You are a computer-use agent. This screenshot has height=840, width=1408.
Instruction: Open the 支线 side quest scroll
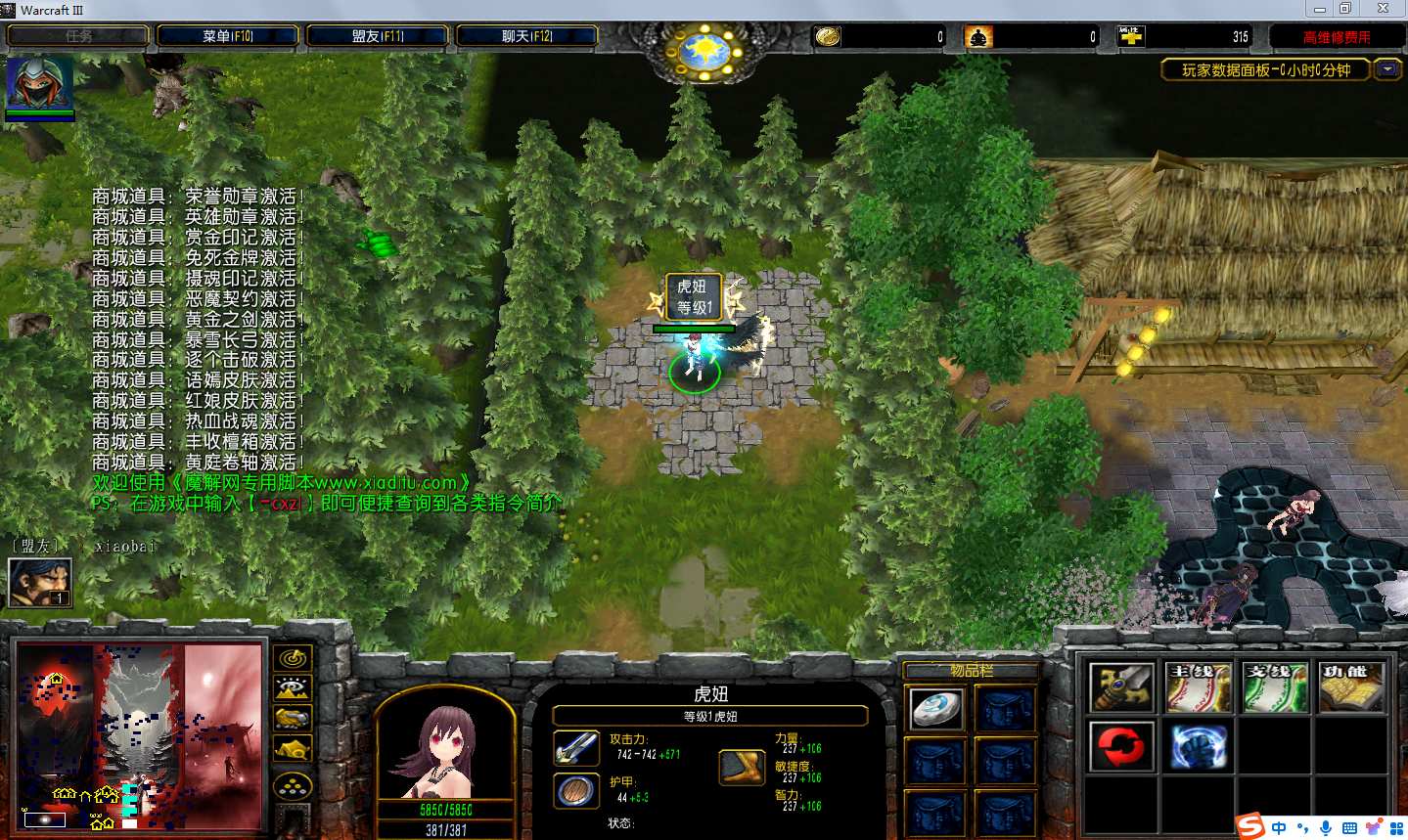pos(1274,687)
